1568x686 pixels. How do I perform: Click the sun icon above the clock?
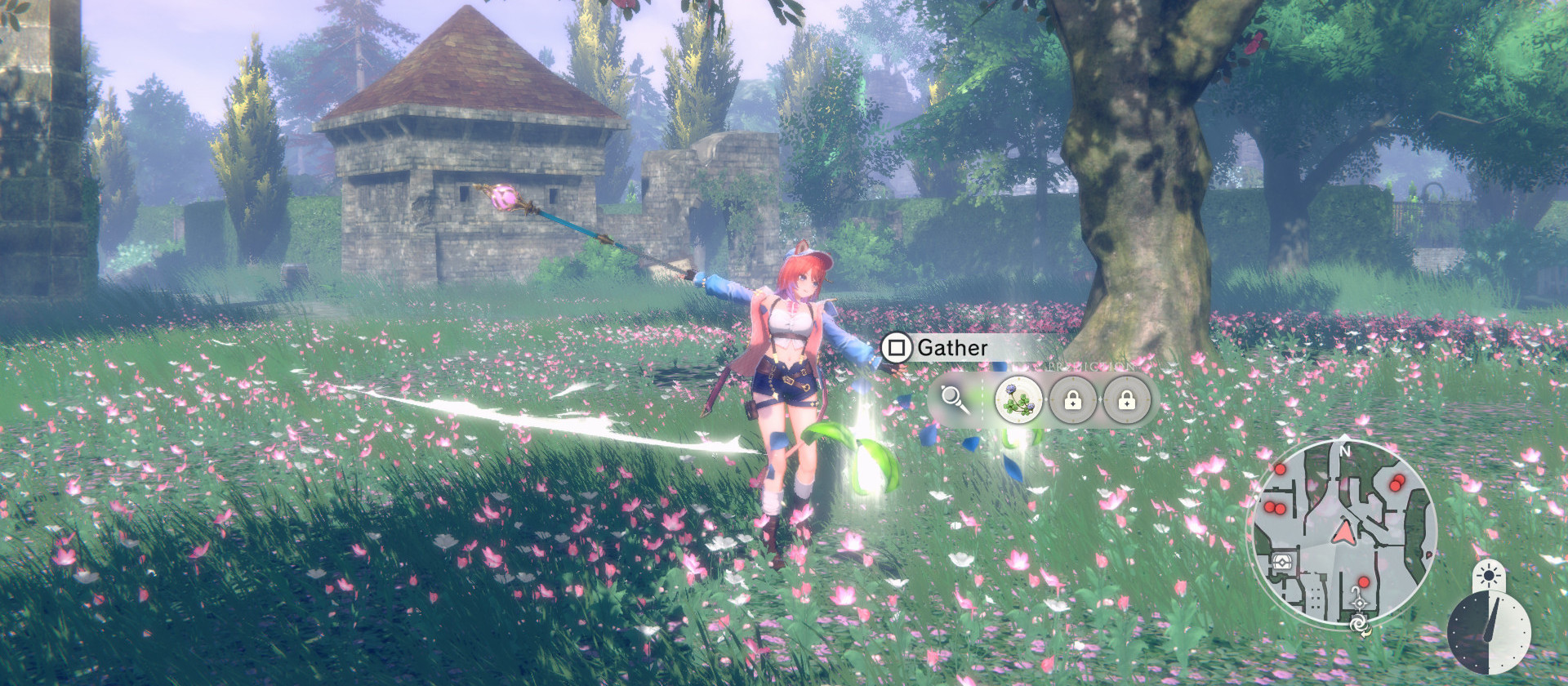pos(1490,576)
